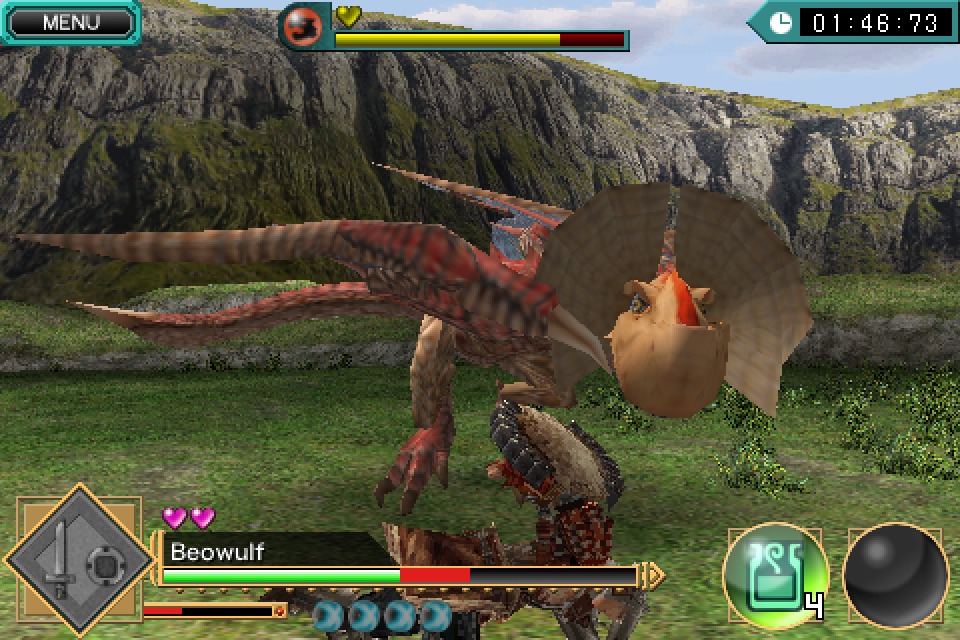Select the sword and shield weapon diamond

[x=78, y=564]
